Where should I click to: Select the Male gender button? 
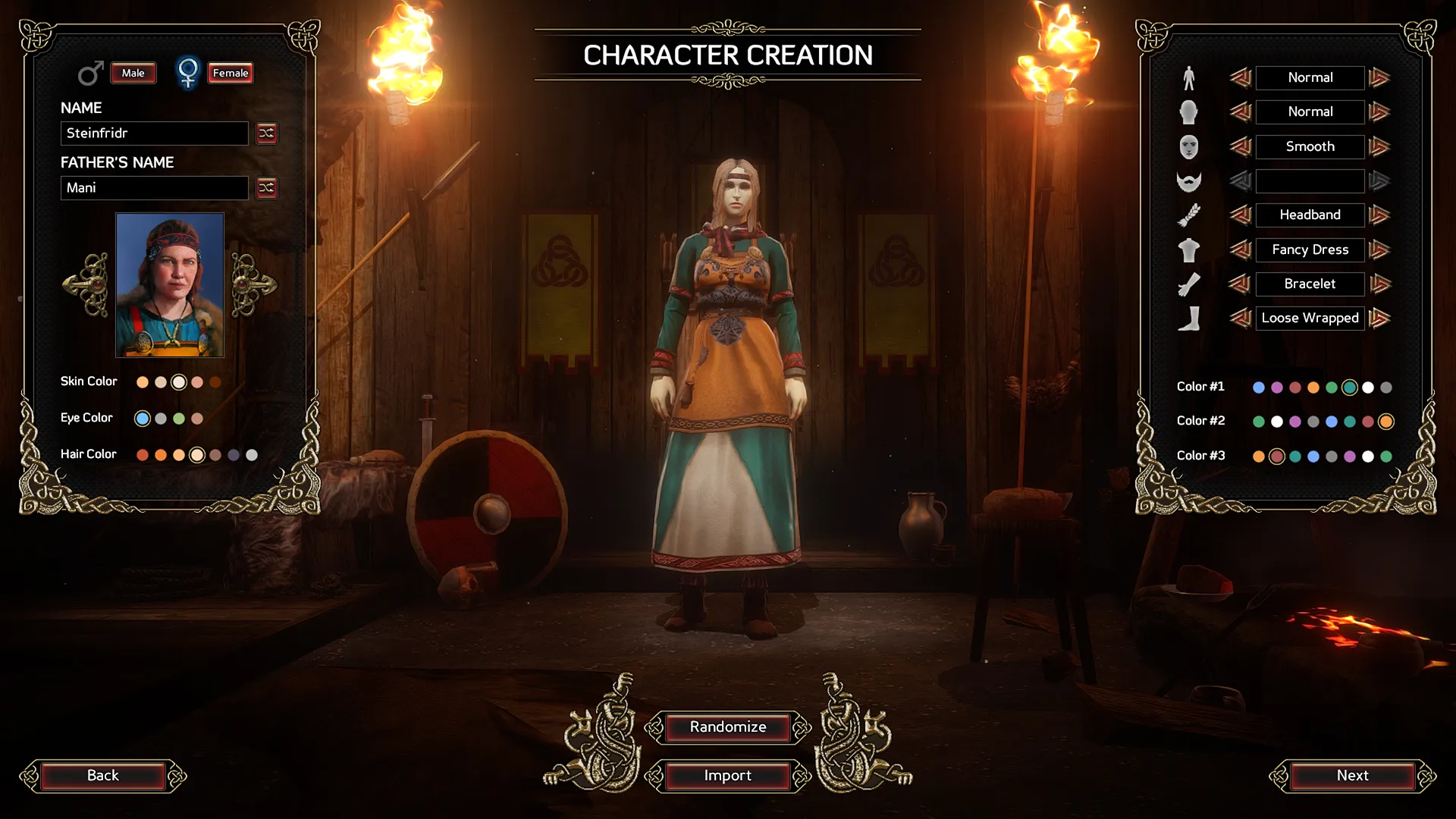pos(133,74)
